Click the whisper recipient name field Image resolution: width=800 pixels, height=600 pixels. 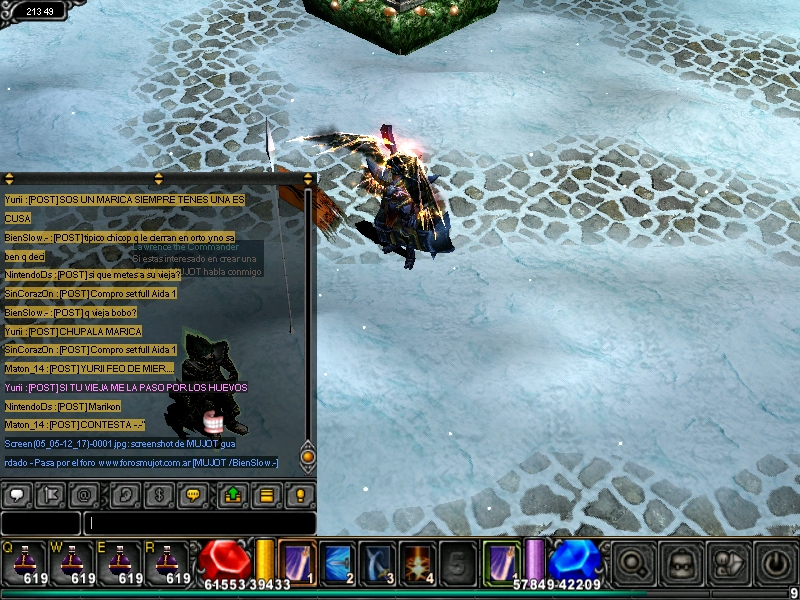tap(40, 523)
